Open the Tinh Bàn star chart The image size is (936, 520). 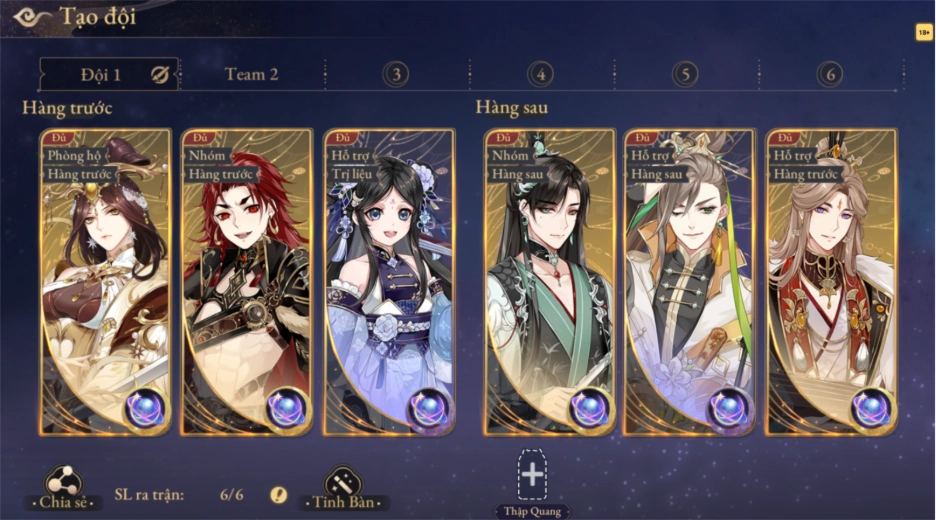tap(343, 486)
